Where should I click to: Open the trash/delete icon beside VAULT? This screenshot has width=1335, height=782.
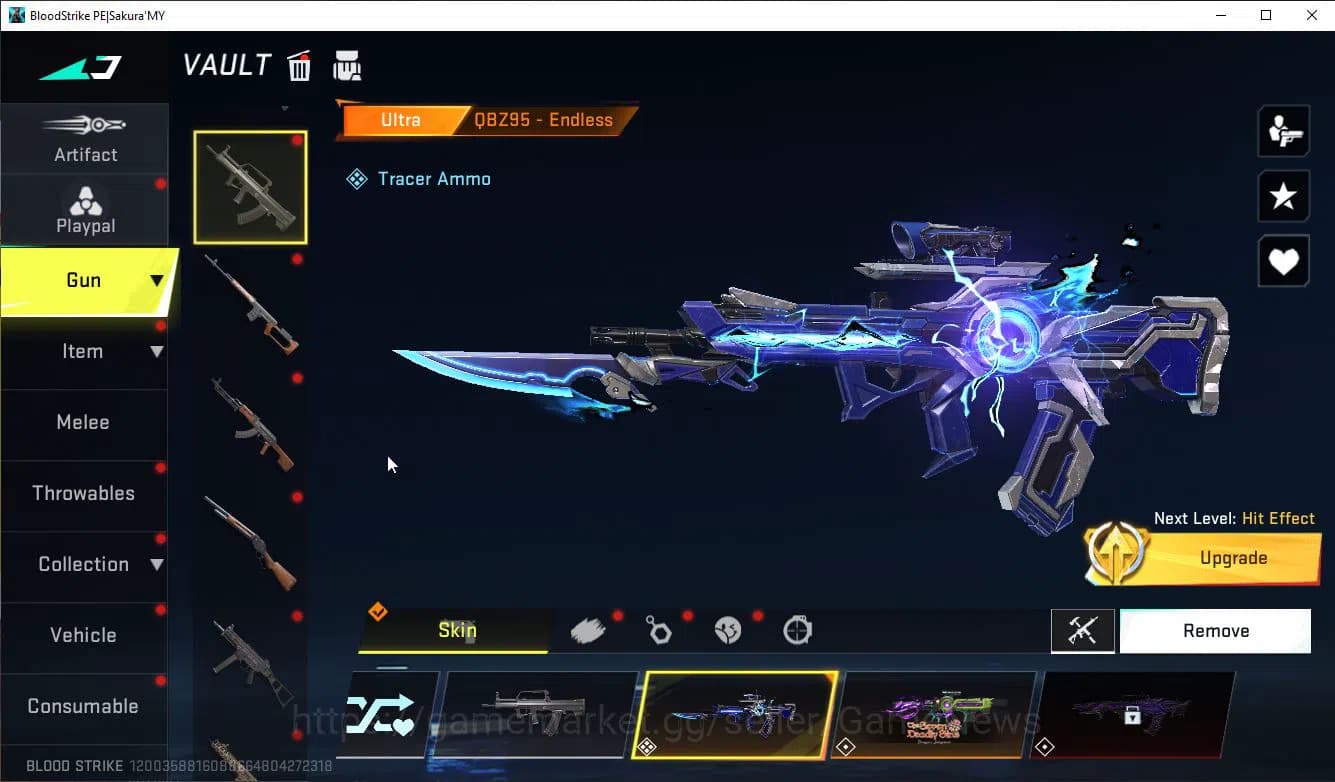pos(299,65)
